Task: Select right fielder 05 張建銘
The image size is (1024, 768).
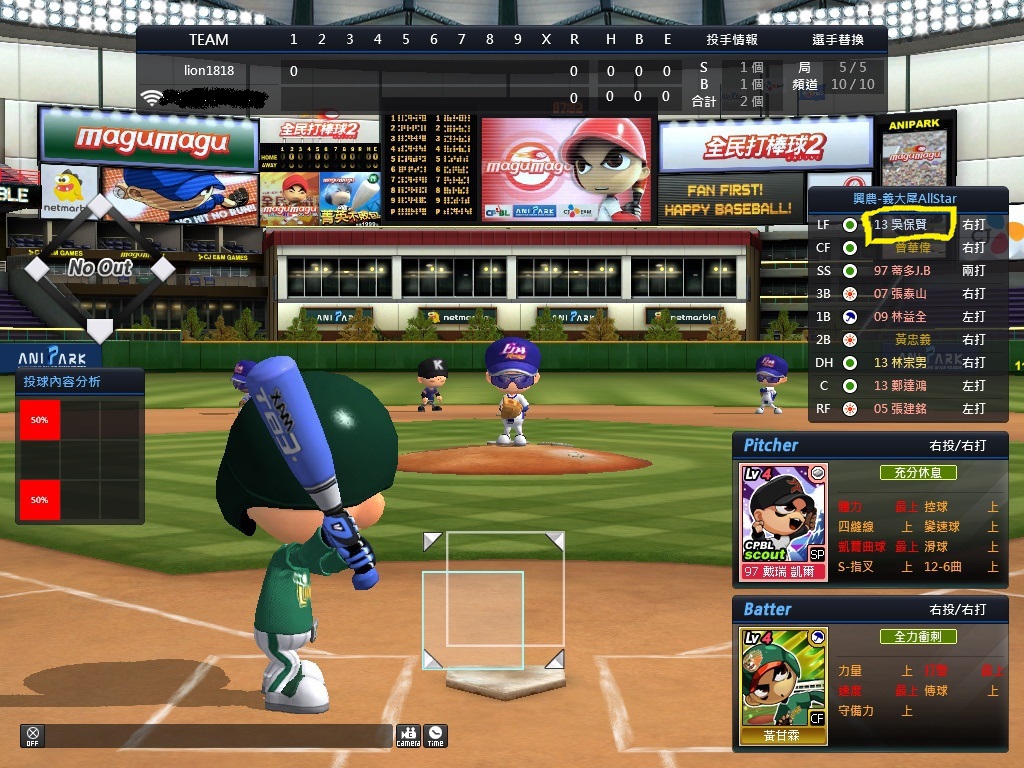Action: click(900, 409)
